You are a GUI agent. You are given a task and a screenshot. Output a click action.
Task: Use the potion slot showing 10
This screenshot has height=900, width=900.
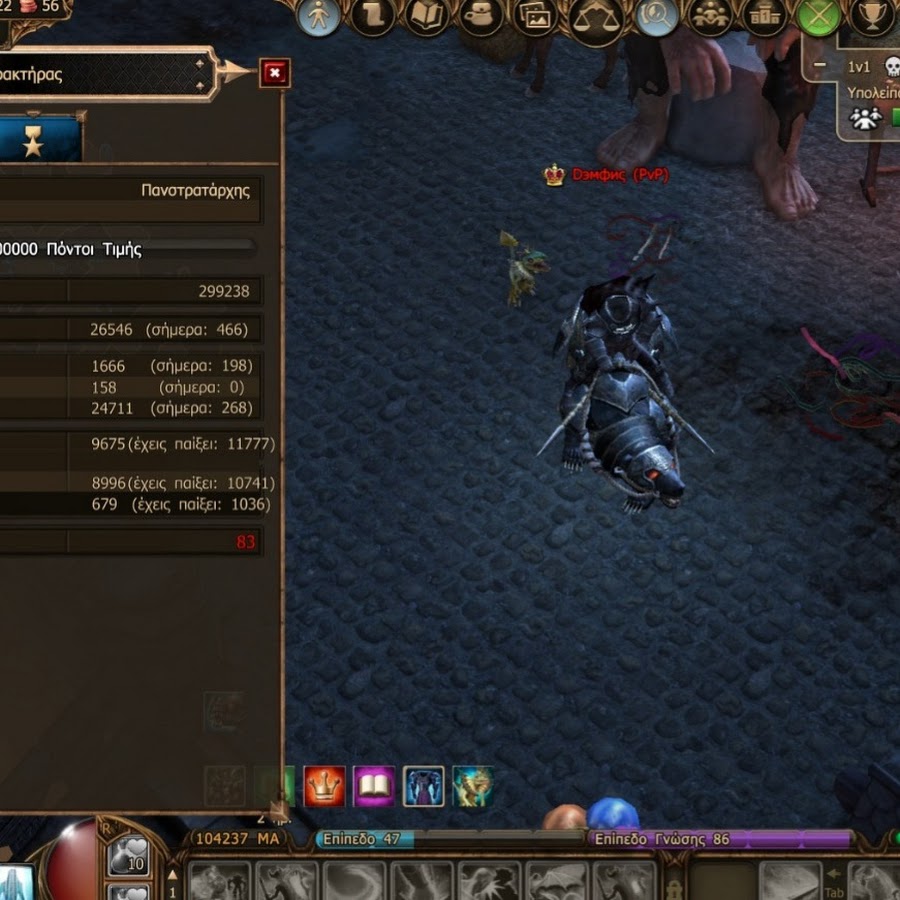[128, 855]
